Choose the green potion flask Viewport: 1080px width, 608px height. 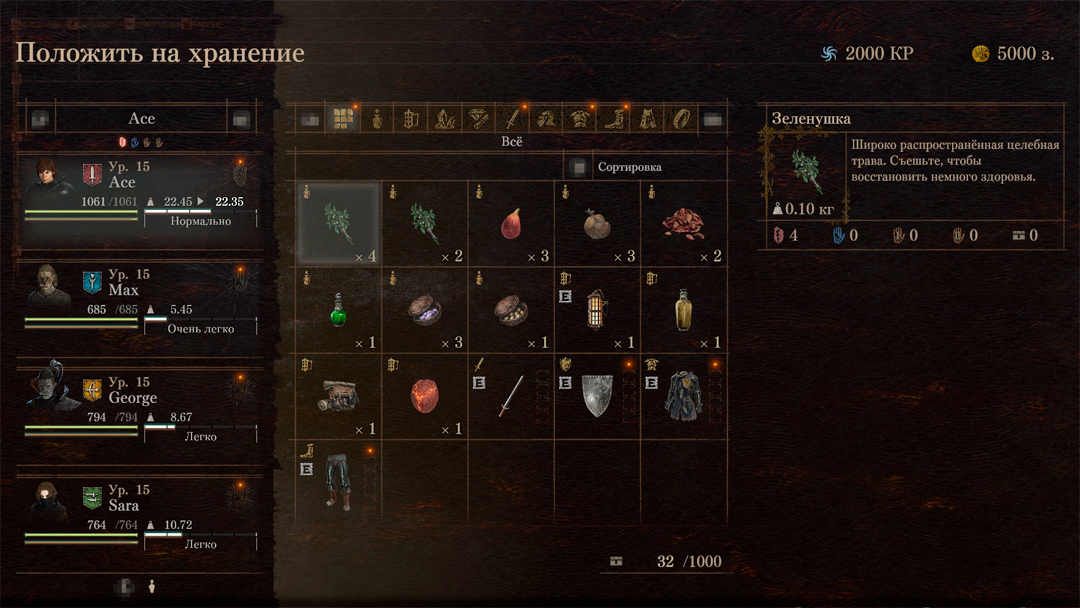(337, 310)
